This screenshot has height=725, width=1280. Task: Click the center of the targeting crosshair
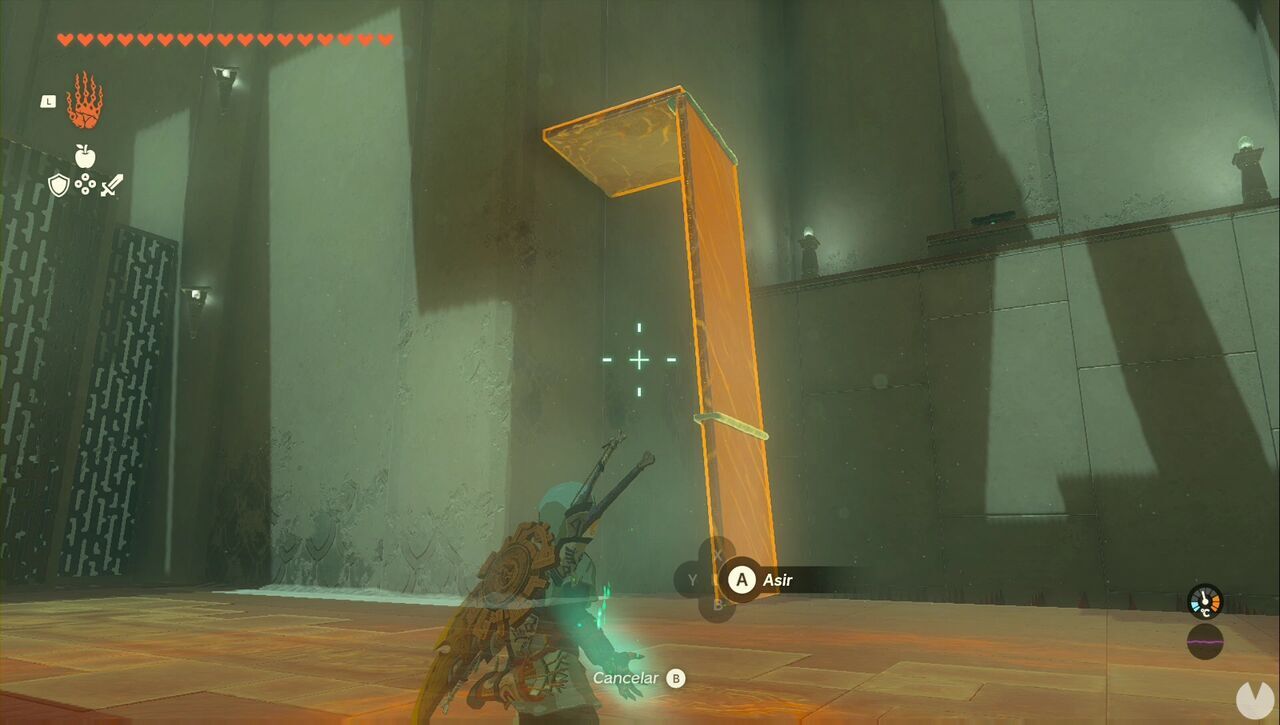coord(637,358)
